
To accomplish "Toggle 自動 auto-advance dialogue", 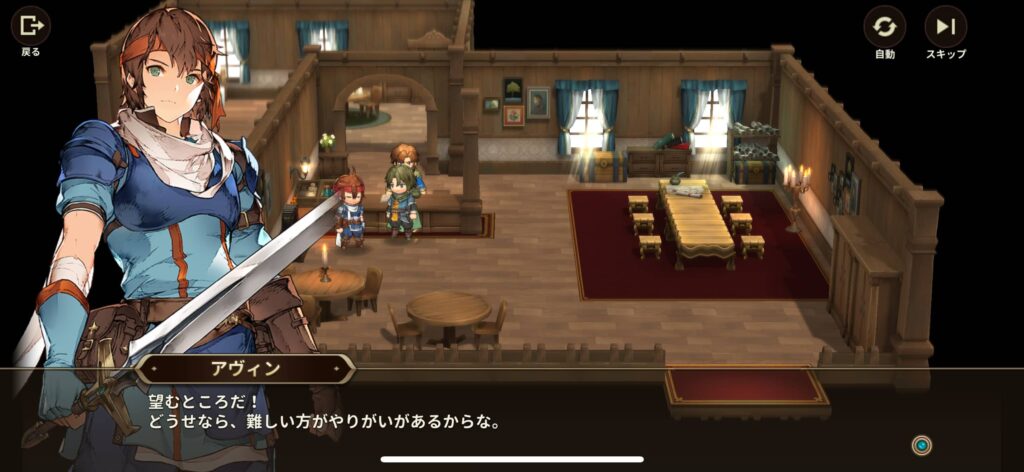I will 884,27.
